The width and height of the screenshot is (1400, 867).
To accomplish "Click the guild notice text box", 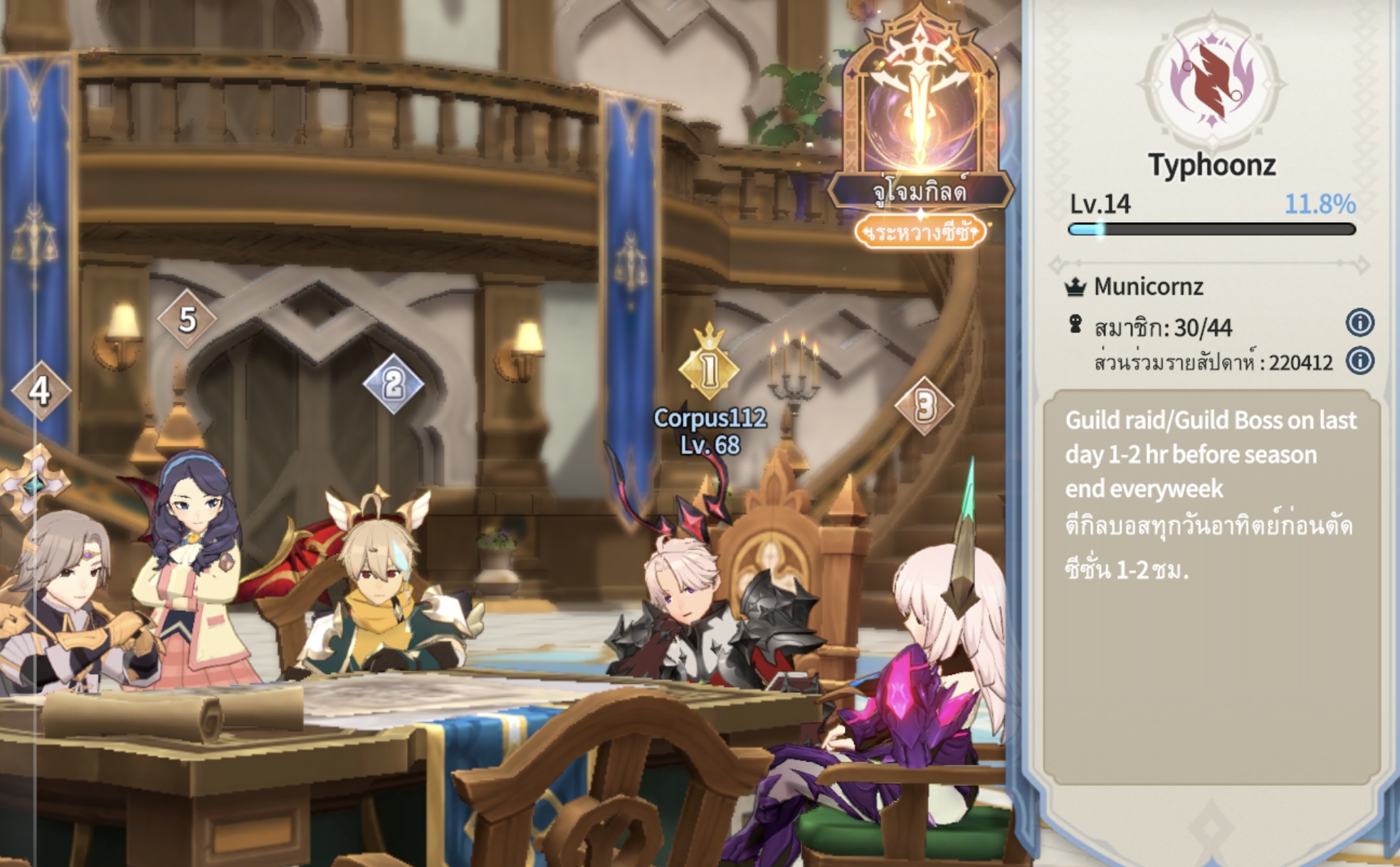I will click(x=1211, y=585).
